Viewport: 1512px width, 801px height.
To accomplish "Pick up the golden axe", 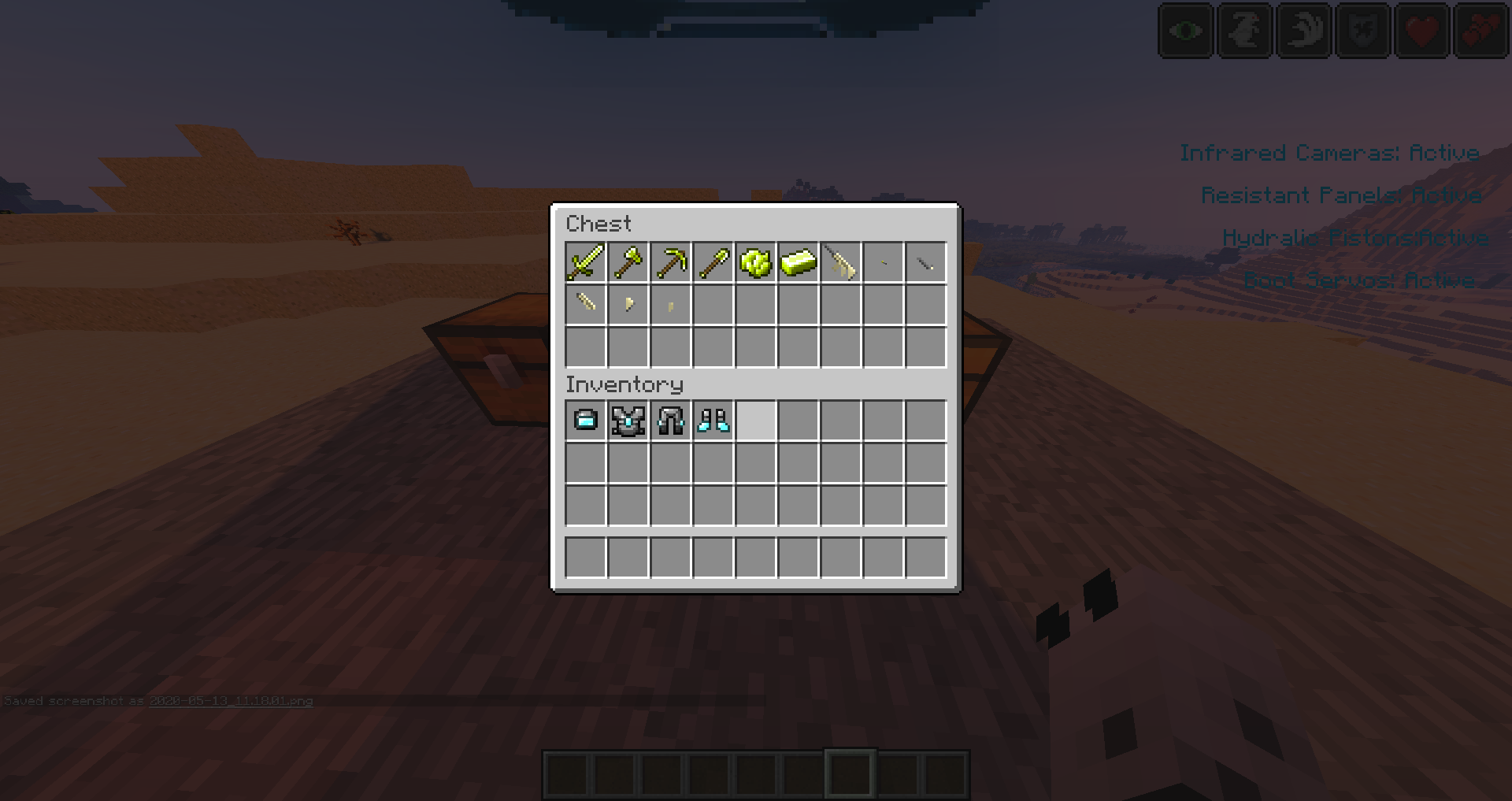I will pyautogui.click(x=627, y=261).
